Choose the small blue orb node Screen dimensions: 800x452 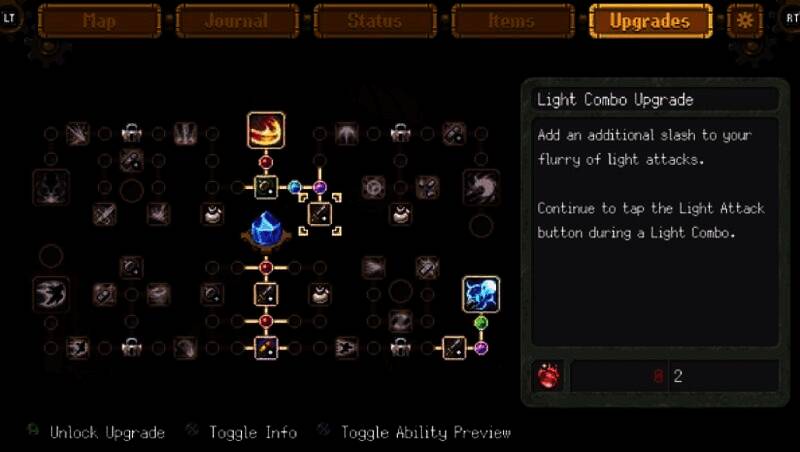(294, 187)
